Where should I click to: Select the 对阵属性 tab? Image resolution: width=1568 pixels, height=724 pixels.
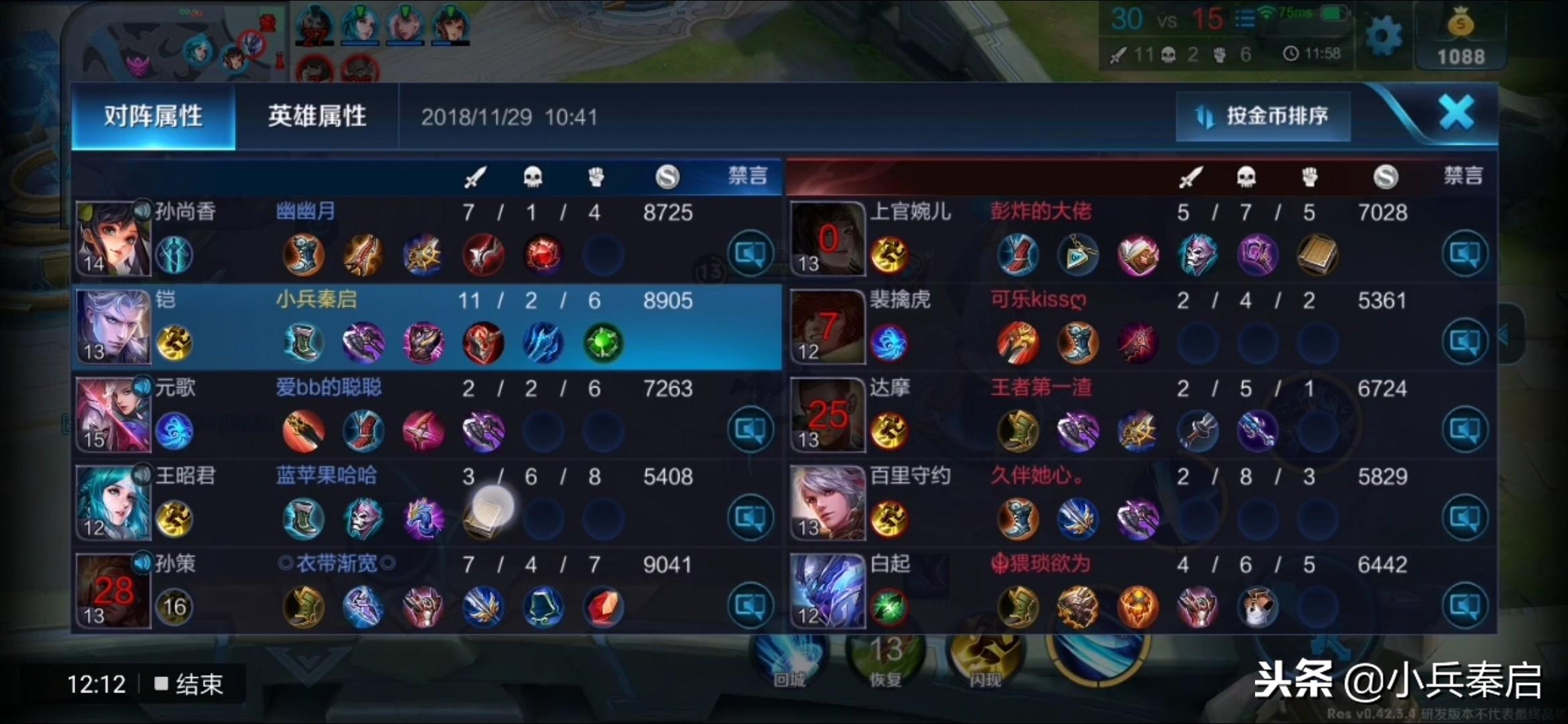coord(153,117)
